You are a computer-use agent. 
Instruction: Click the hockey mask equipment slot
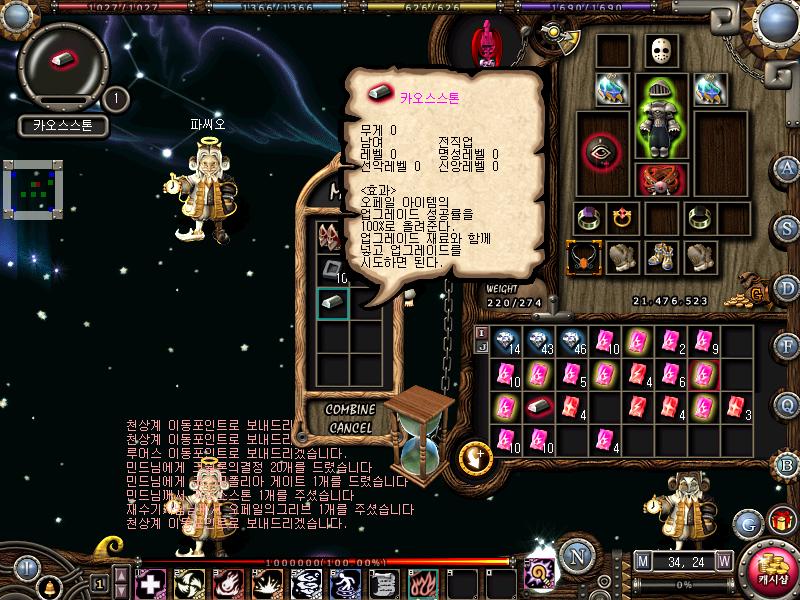pyautogui.click(x=660, y=50)
